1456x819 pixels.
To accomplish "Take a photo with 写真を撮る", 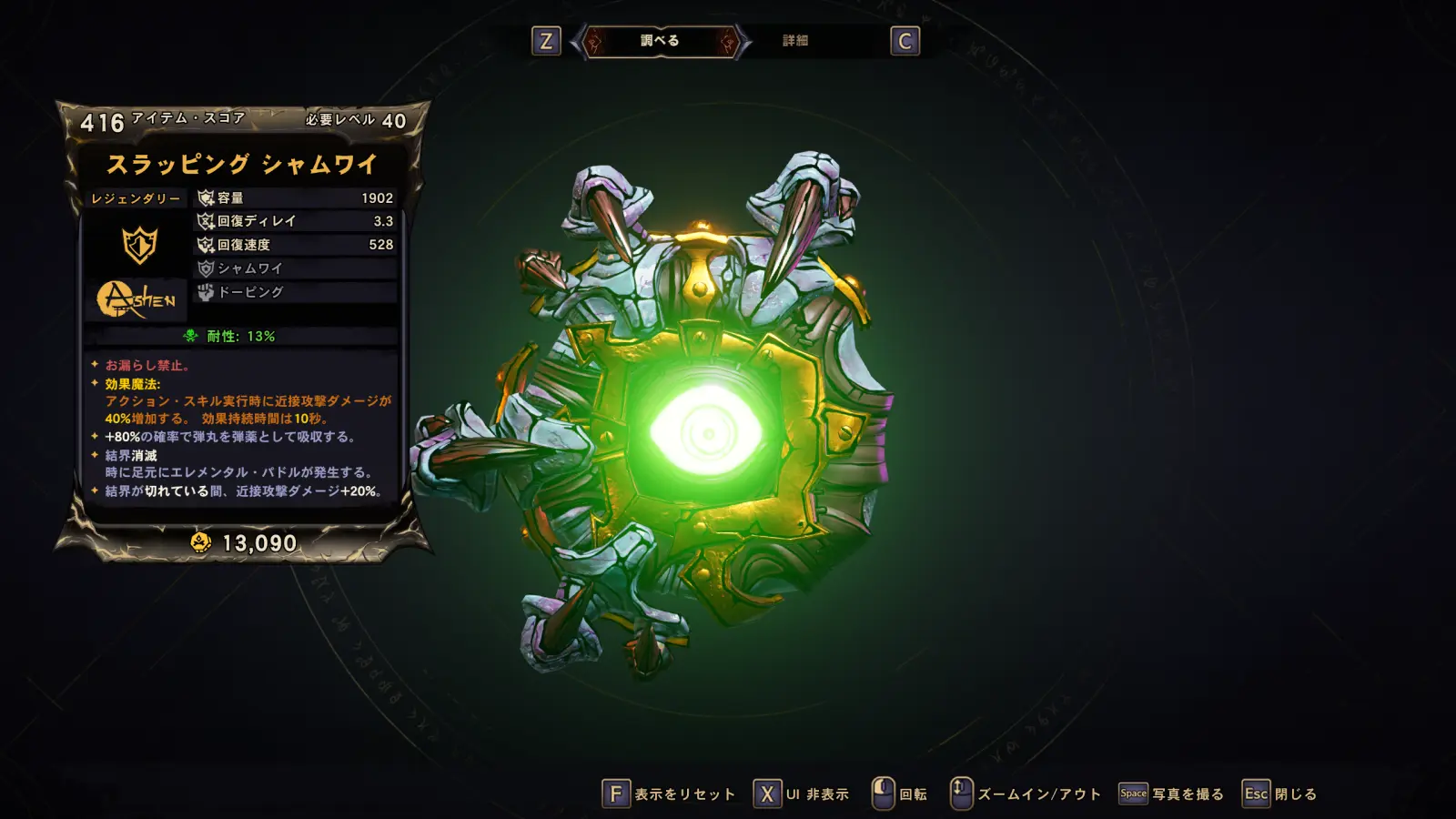I will (x=1172, y=794).
